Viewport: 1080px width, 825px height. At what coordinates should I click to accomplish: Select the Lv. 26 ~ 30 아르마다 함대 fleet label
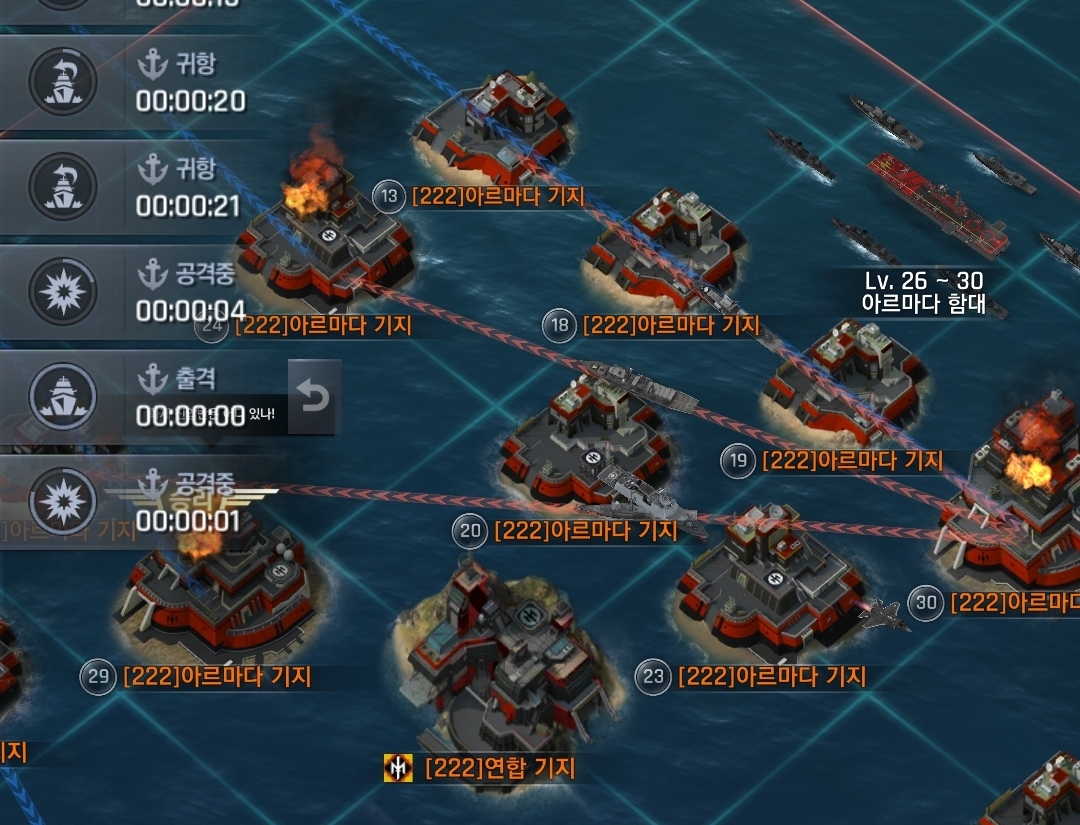tap(923, 293)
